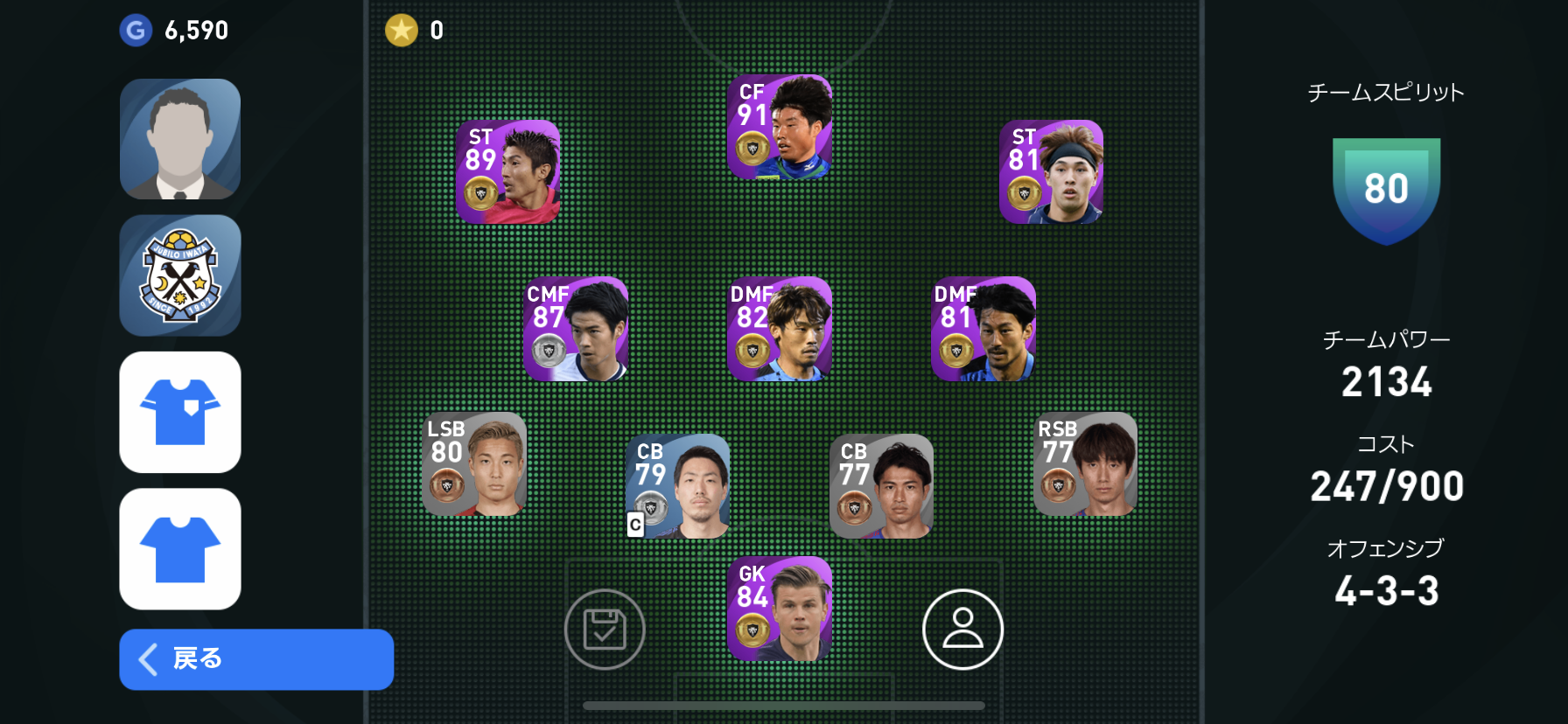Select the CF 91 player card
1568x724 pixels.
coord(780,128)
